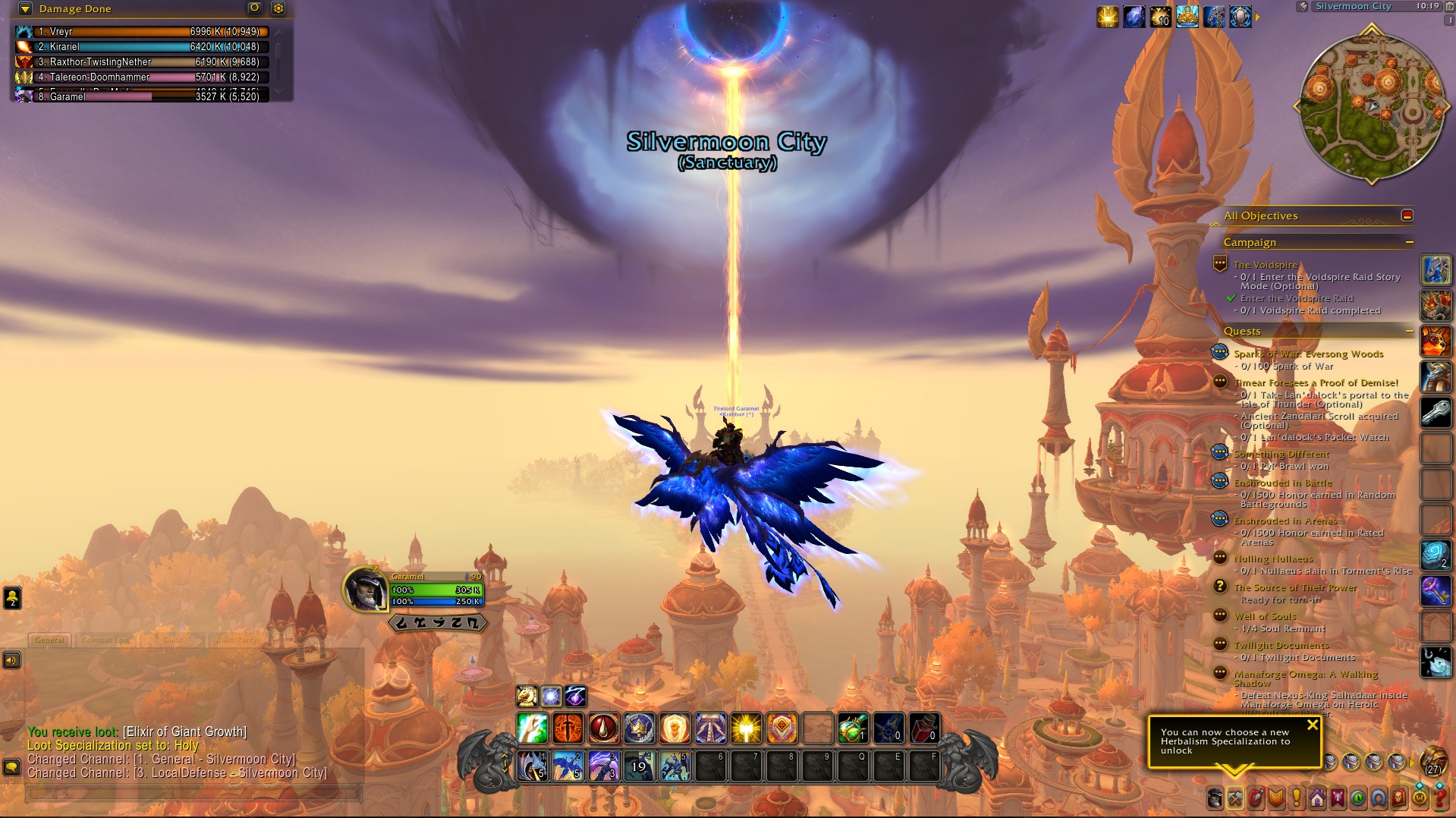
Task: Collapse the All Objectives tracker
Action: tap(1407, 216)
